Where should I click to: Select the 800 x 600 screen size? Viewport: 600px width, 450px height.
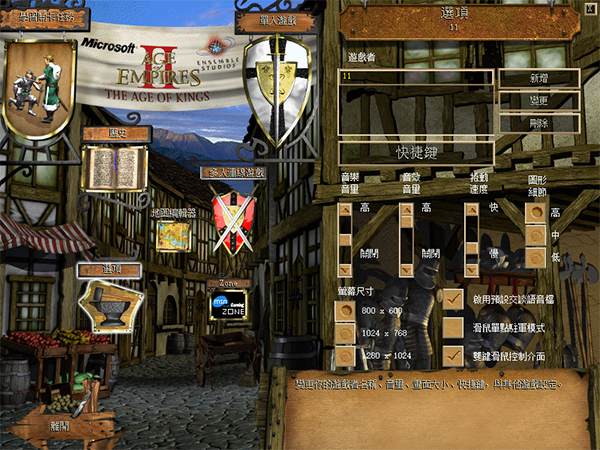pyautogui.click(x=345, y=312)
